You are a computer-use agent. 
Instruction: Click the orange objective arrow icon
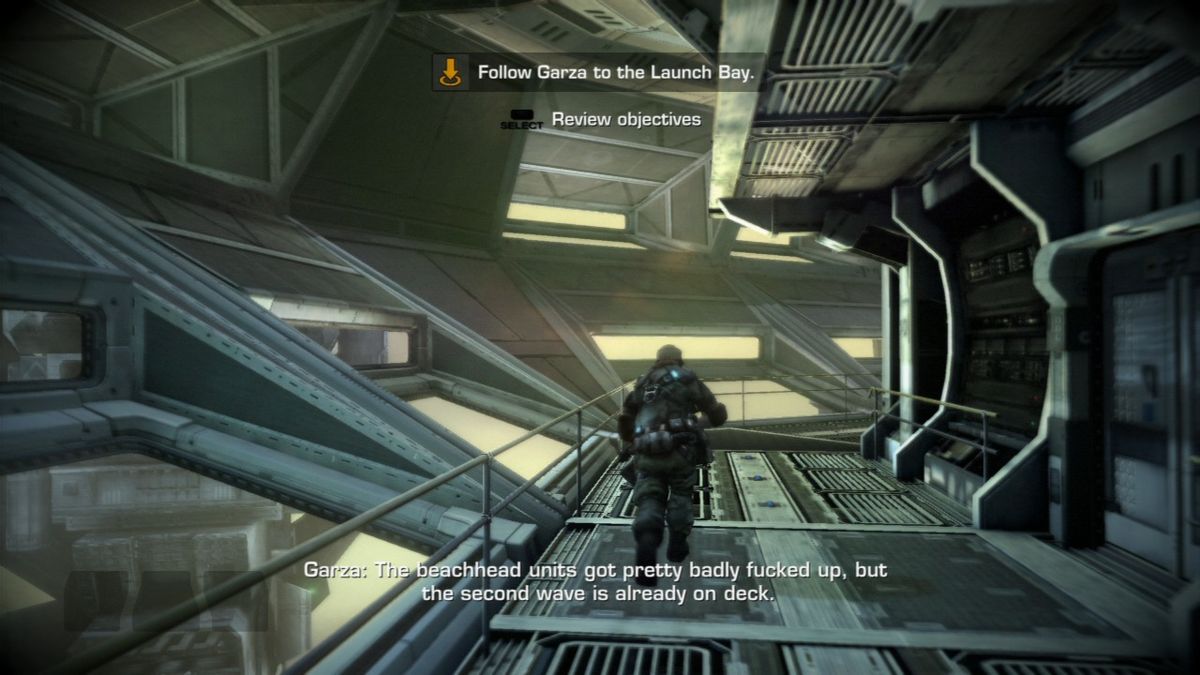click(451, 72)
